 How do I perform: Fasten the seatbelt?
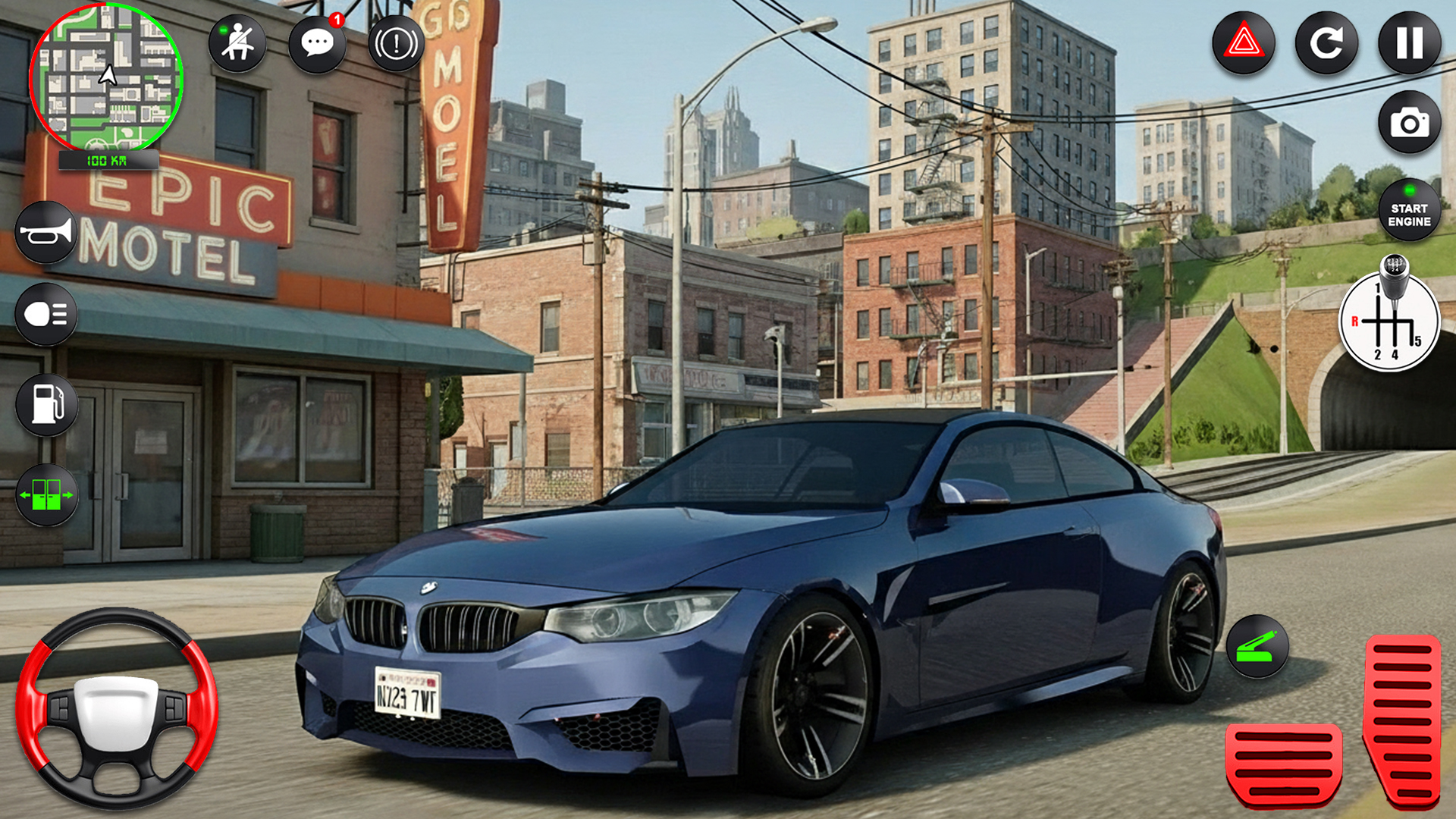point(238,43)
